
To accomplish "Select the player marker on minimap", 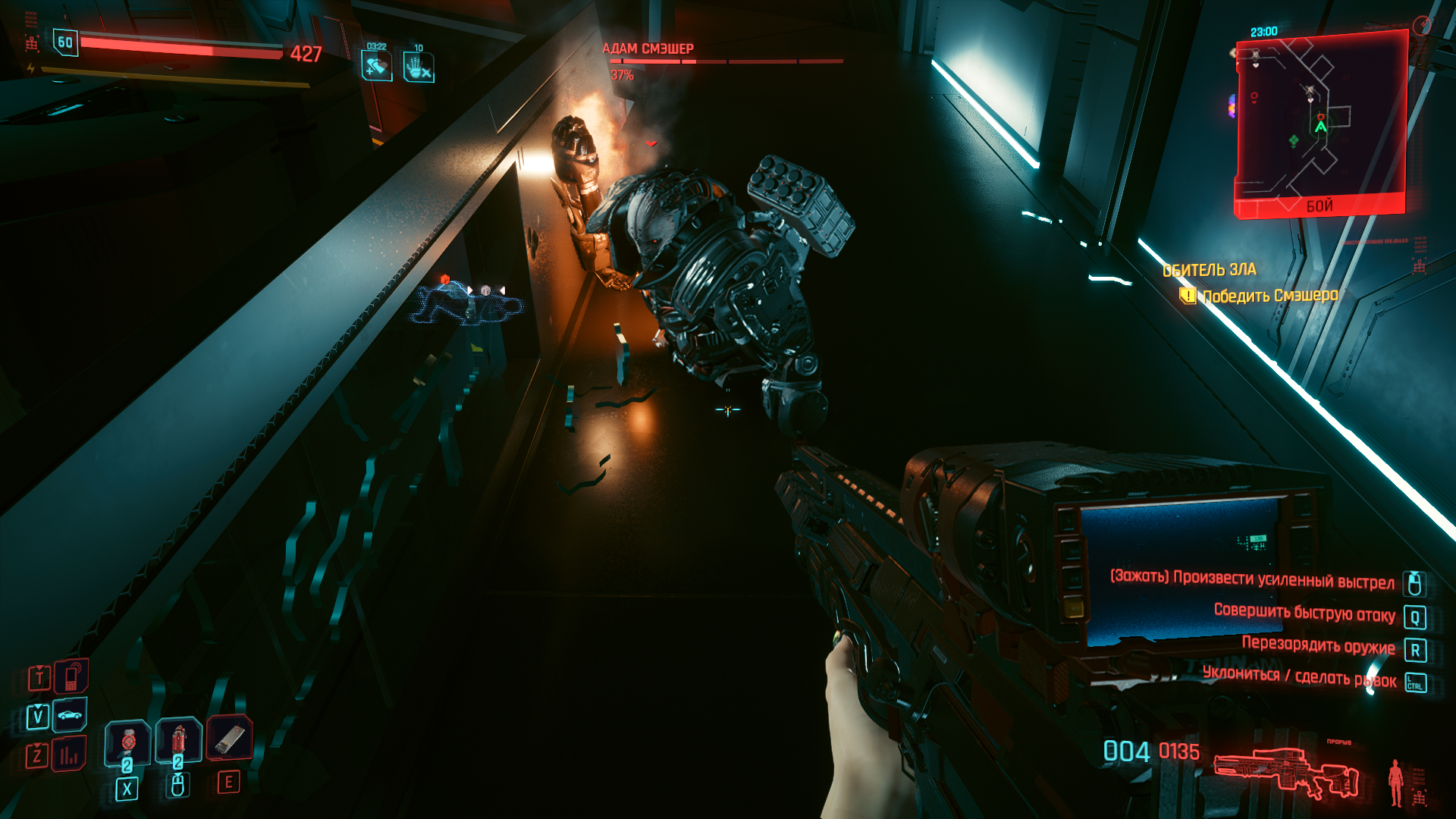I will tap(1321, 127).
